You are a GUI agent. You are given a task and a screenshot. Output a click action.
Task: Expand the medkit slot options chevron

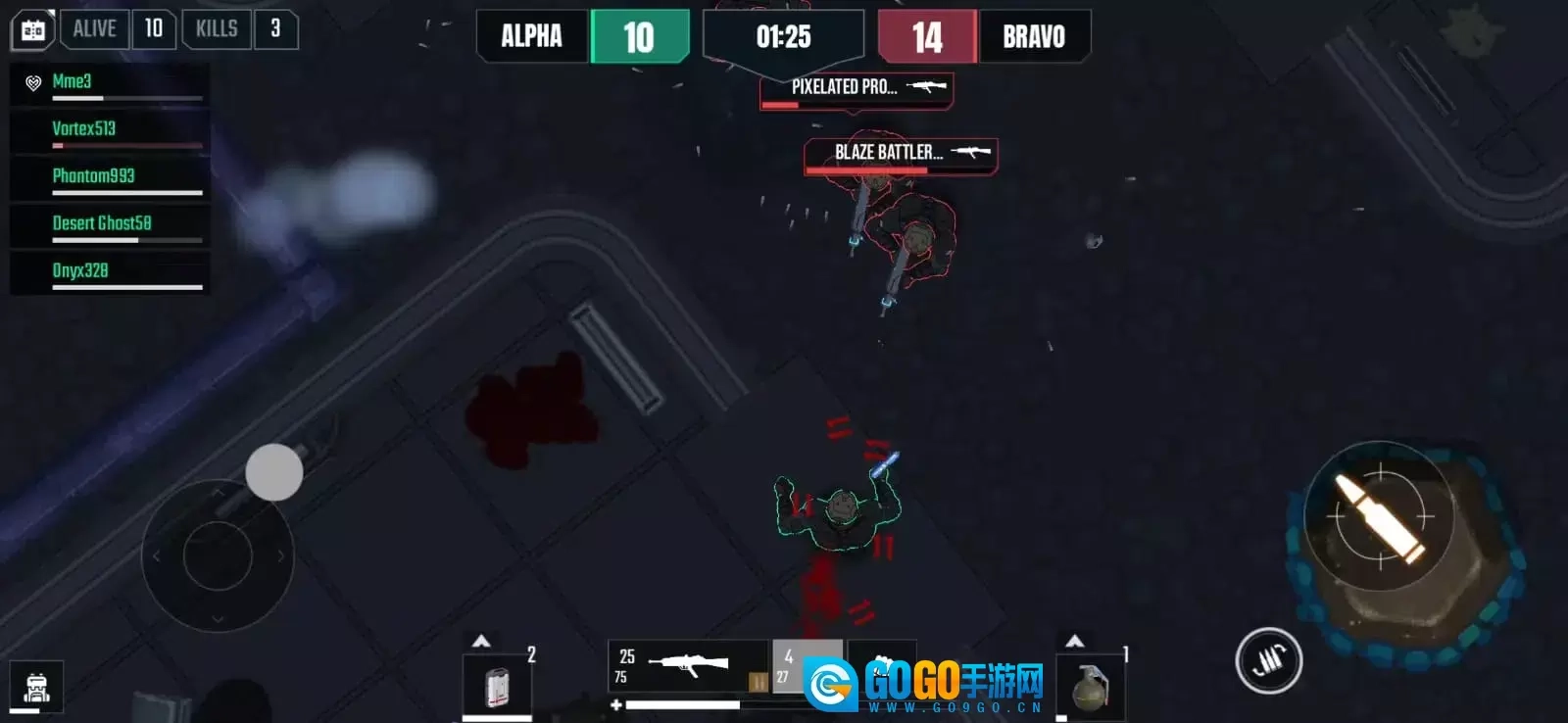(481, 639)
